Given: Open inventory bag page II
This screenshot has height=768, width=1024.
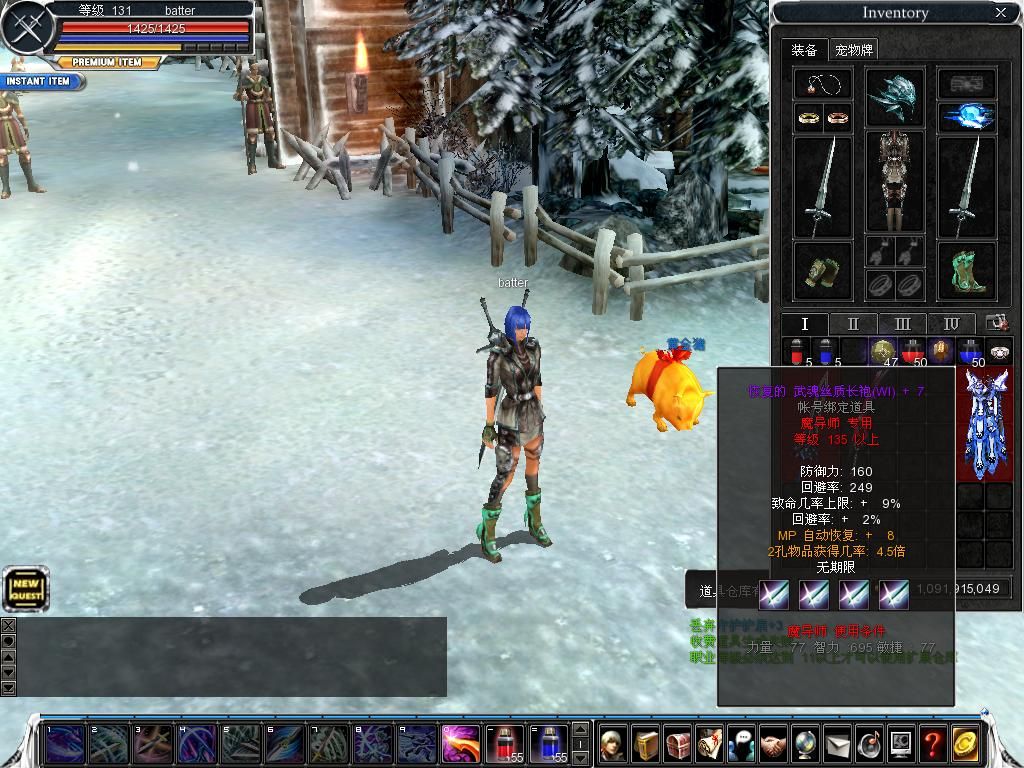Looking at the screenshot, I should tap(853, 324).
